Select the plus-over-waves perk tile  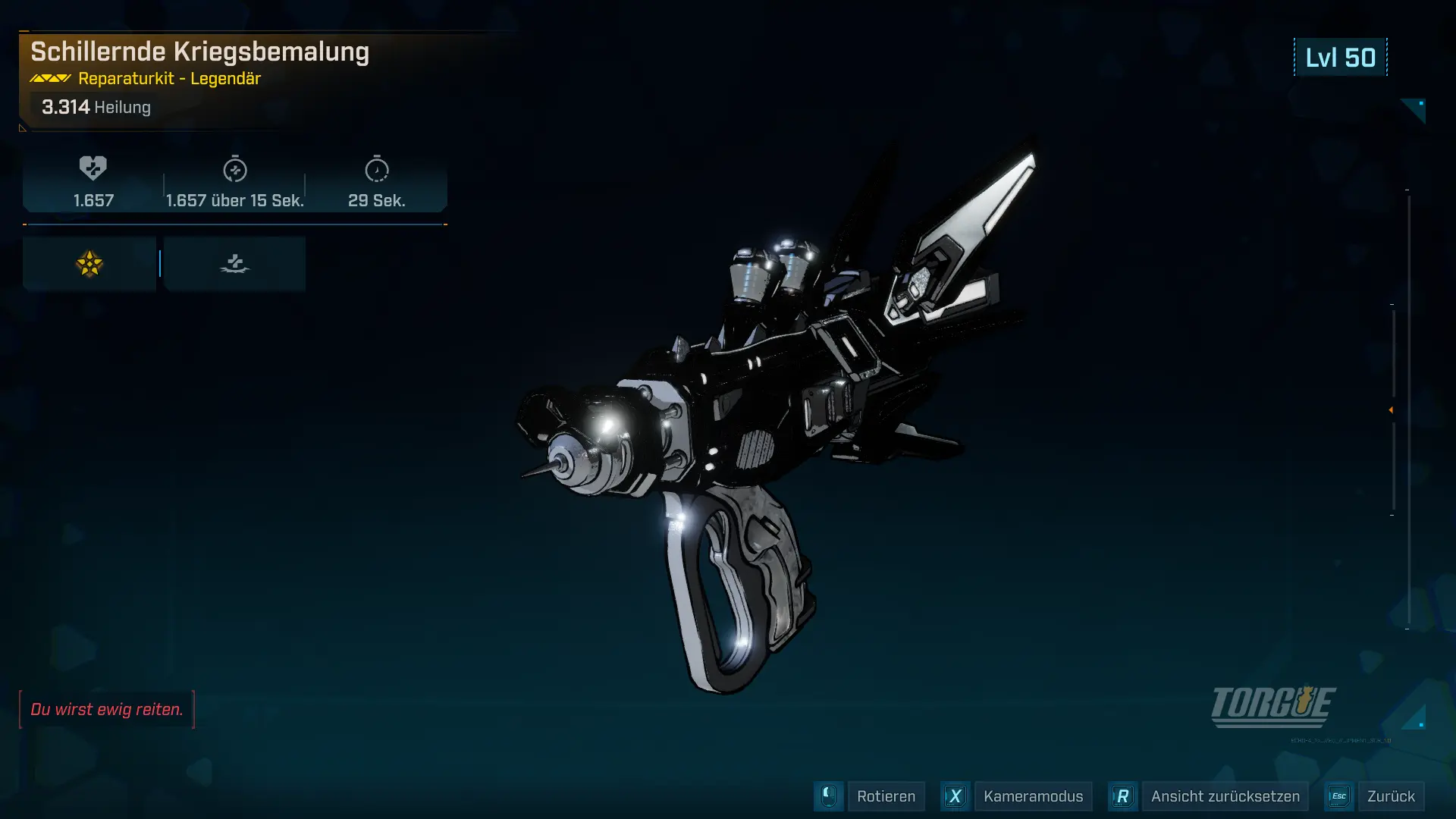click(x=235, y=264)
